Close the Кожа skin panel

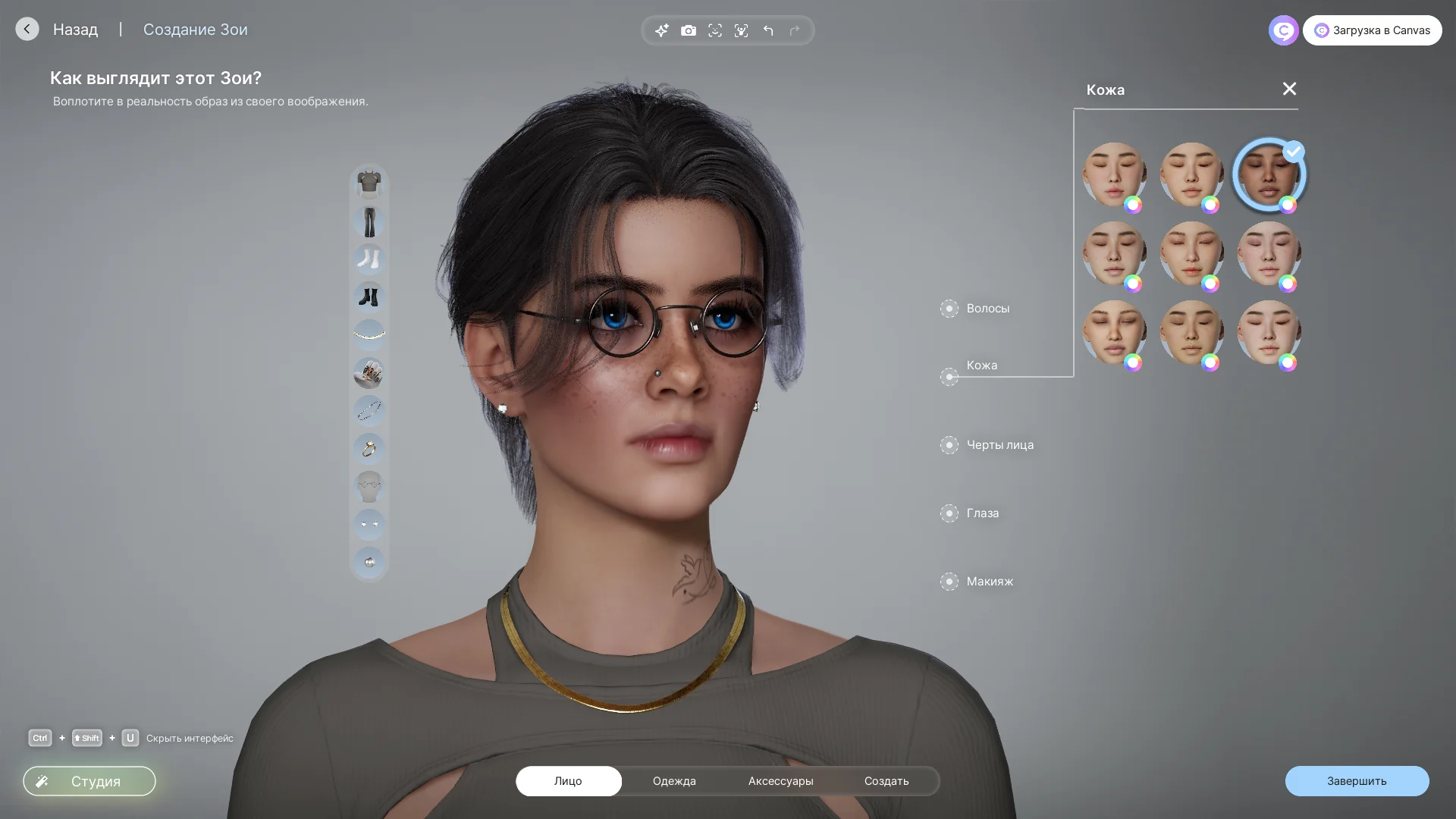click(1289, 89)
